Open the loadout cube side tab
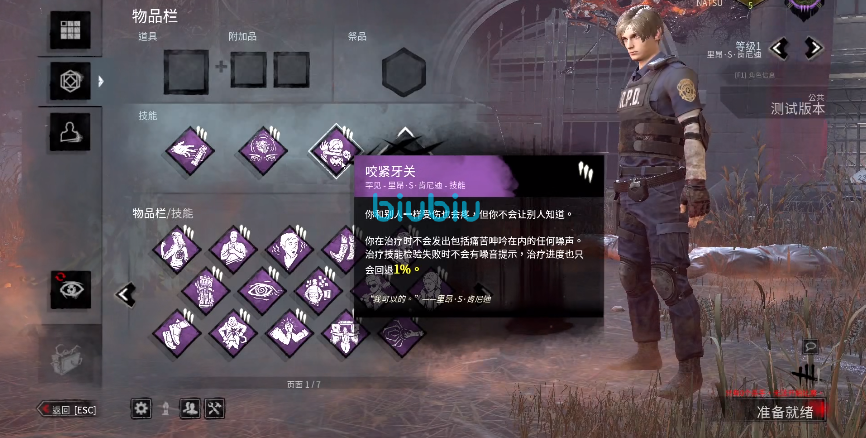866x438 pixels. 70,79
